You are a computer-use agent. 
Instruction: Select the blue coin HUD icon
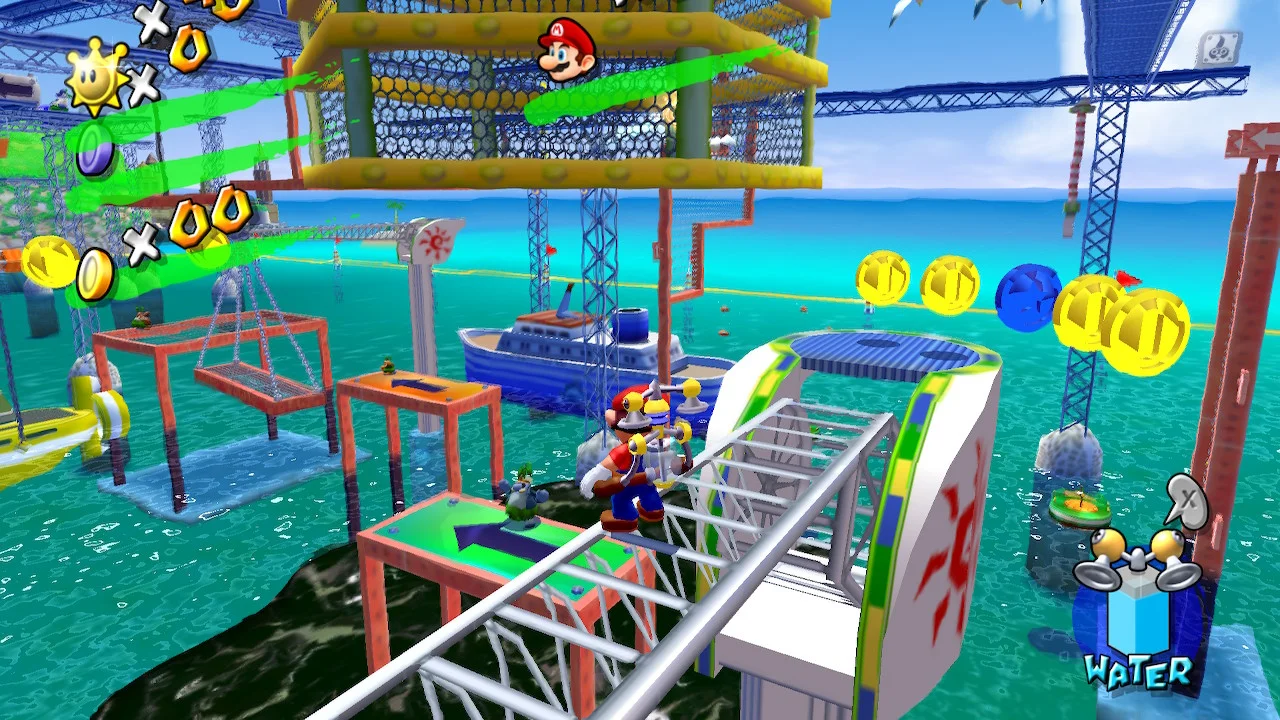point(95,151)
